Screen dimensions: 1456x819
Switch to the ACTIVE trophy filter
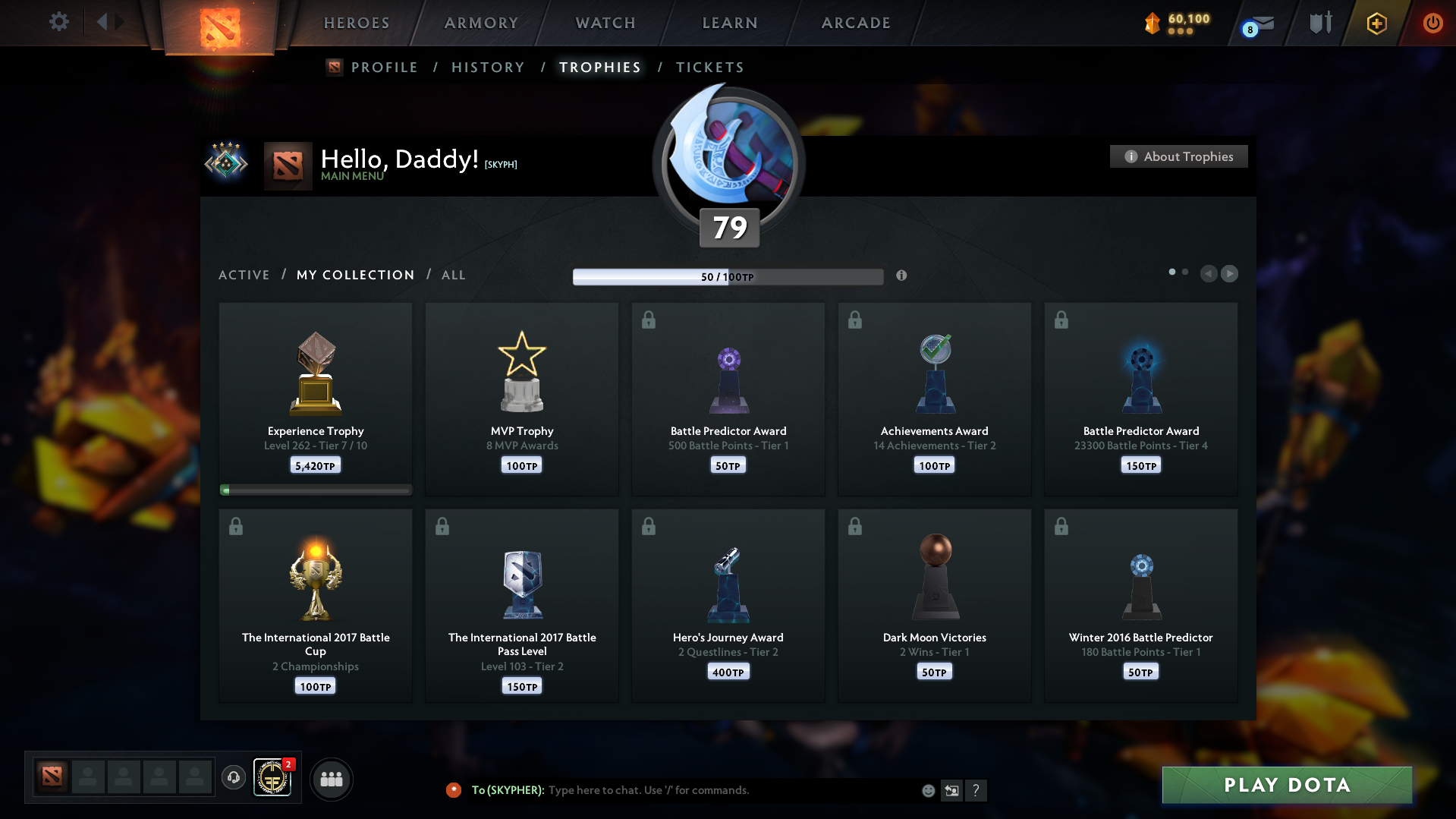(x=244, y=275)
